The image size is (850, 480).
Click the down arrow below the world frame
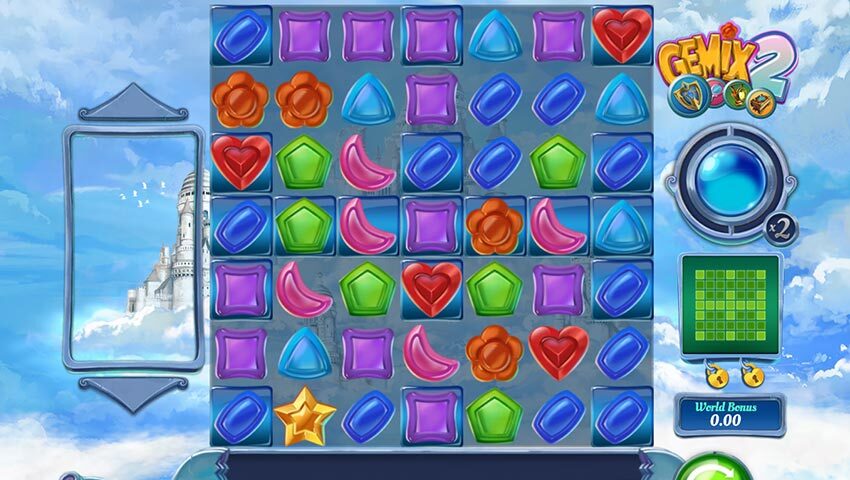[132, 392]
